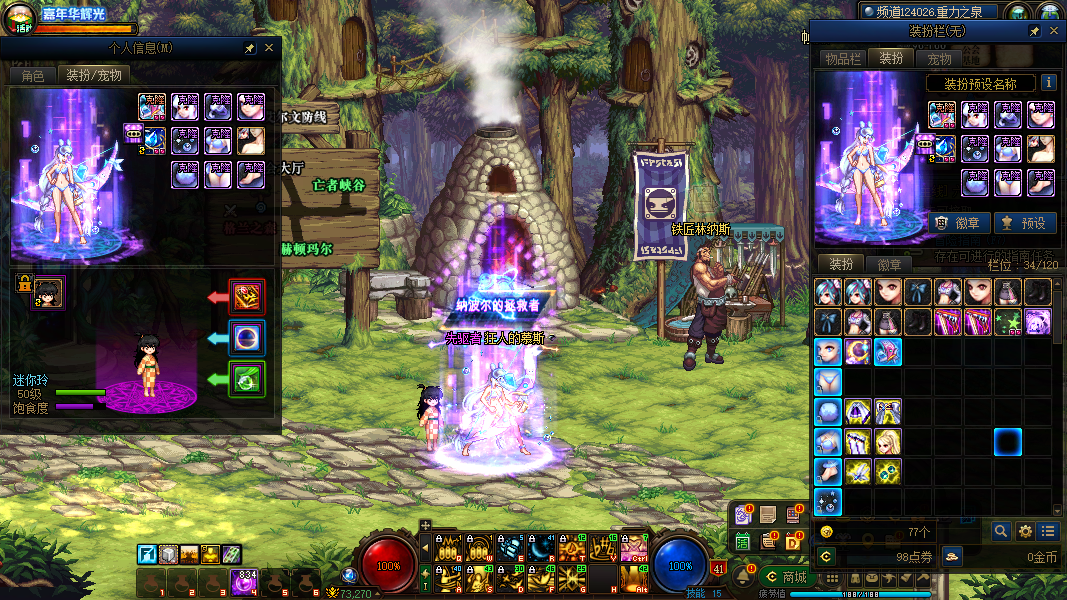This screenshot has width=1067, height=600.
Task: Open the green 活 event calendar icon
Action: click(743, 541)
